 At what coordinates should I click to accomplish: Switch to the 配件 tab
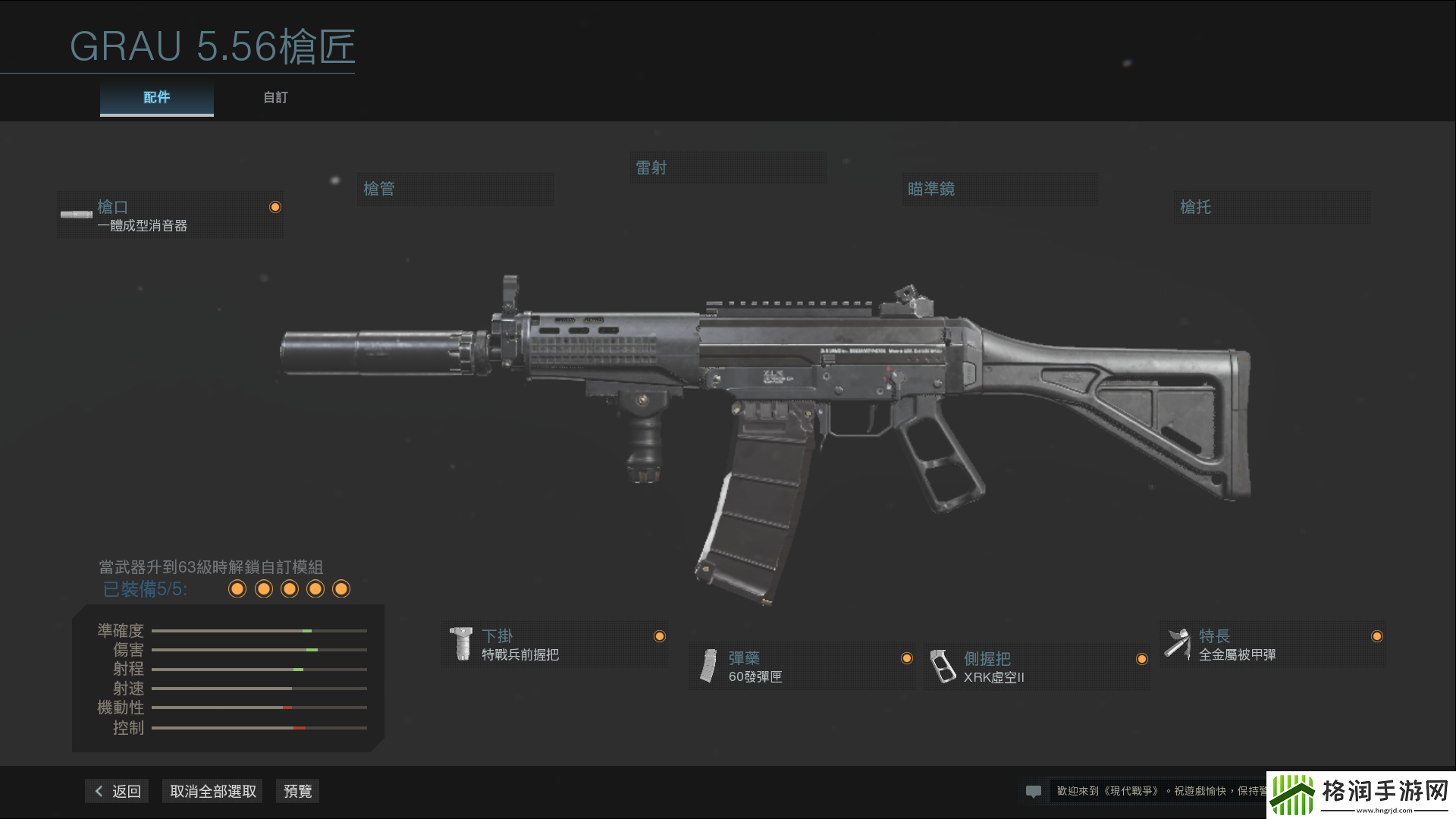(x=156, y=98)
